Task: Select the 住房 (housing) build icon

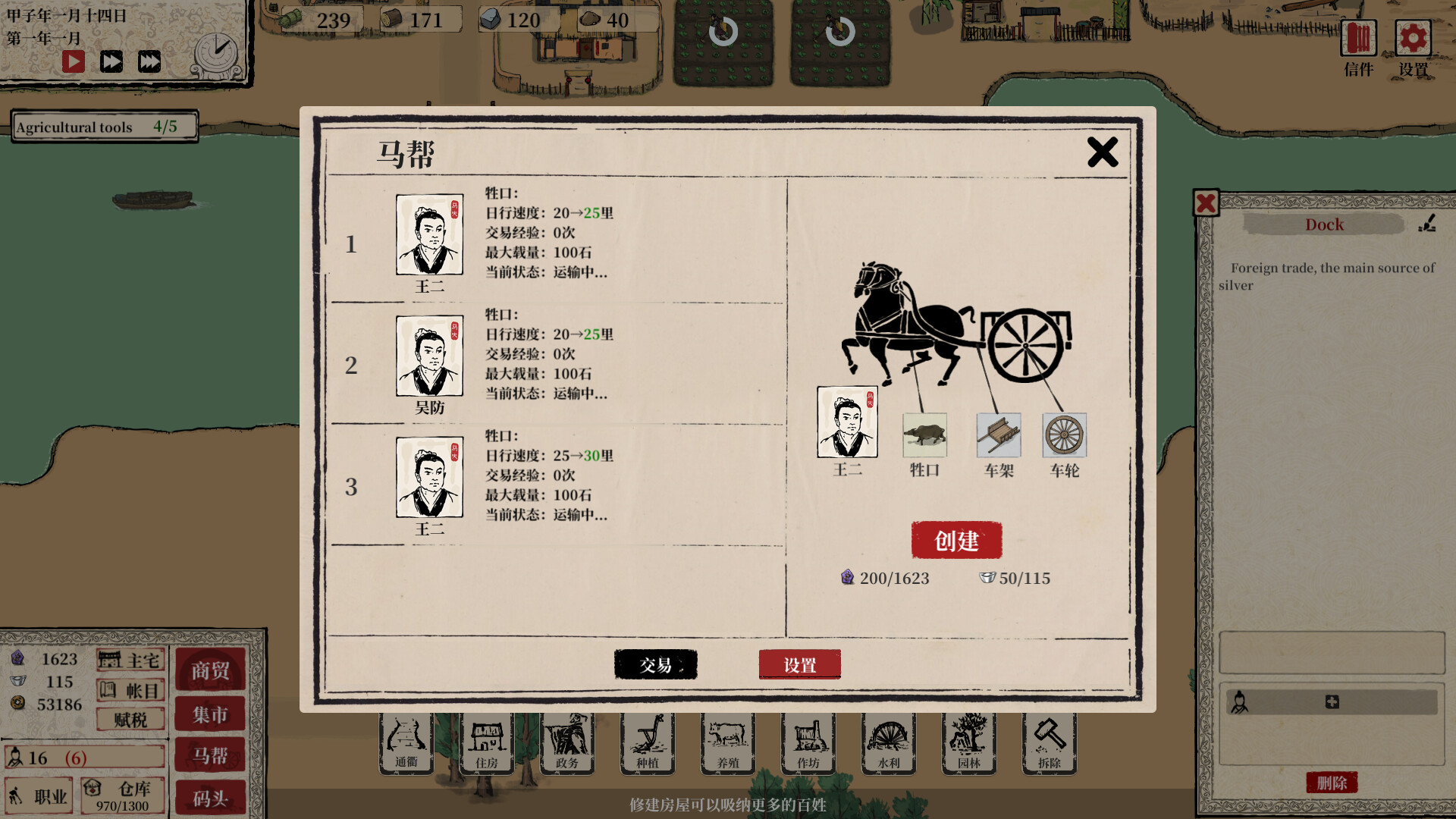Action: 487,743
